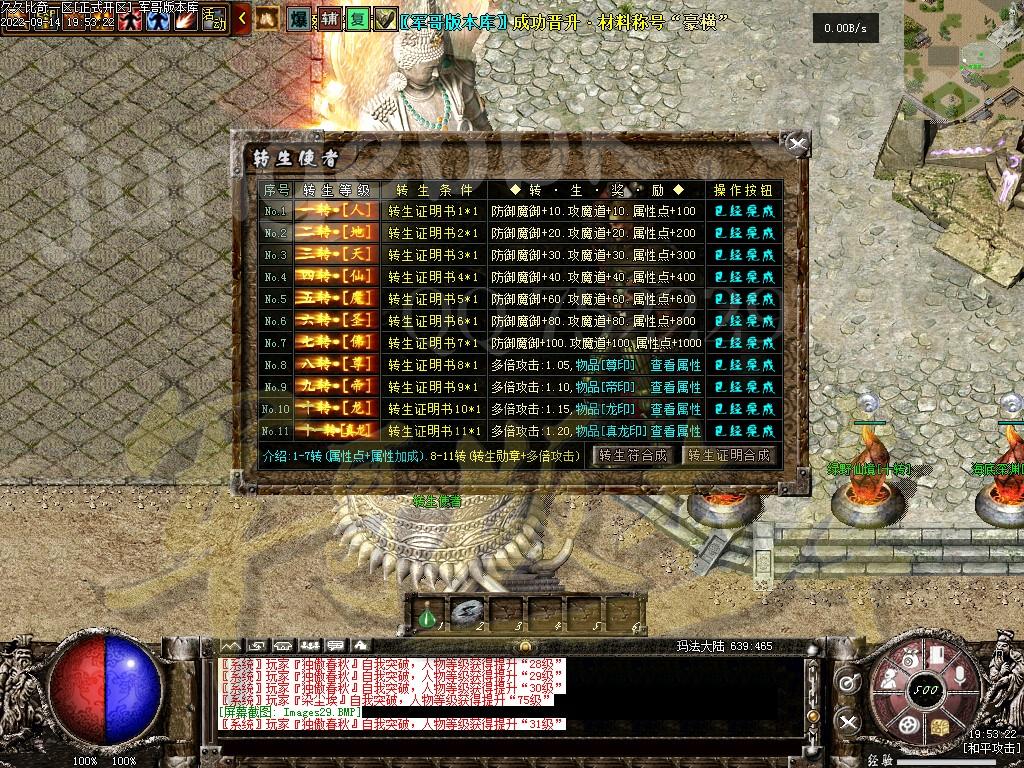Click 查看属性 for the 真龙印 reward
The width and height of the screenshot is (1024, 768).
pyautogui.click(x=676, y=431)
